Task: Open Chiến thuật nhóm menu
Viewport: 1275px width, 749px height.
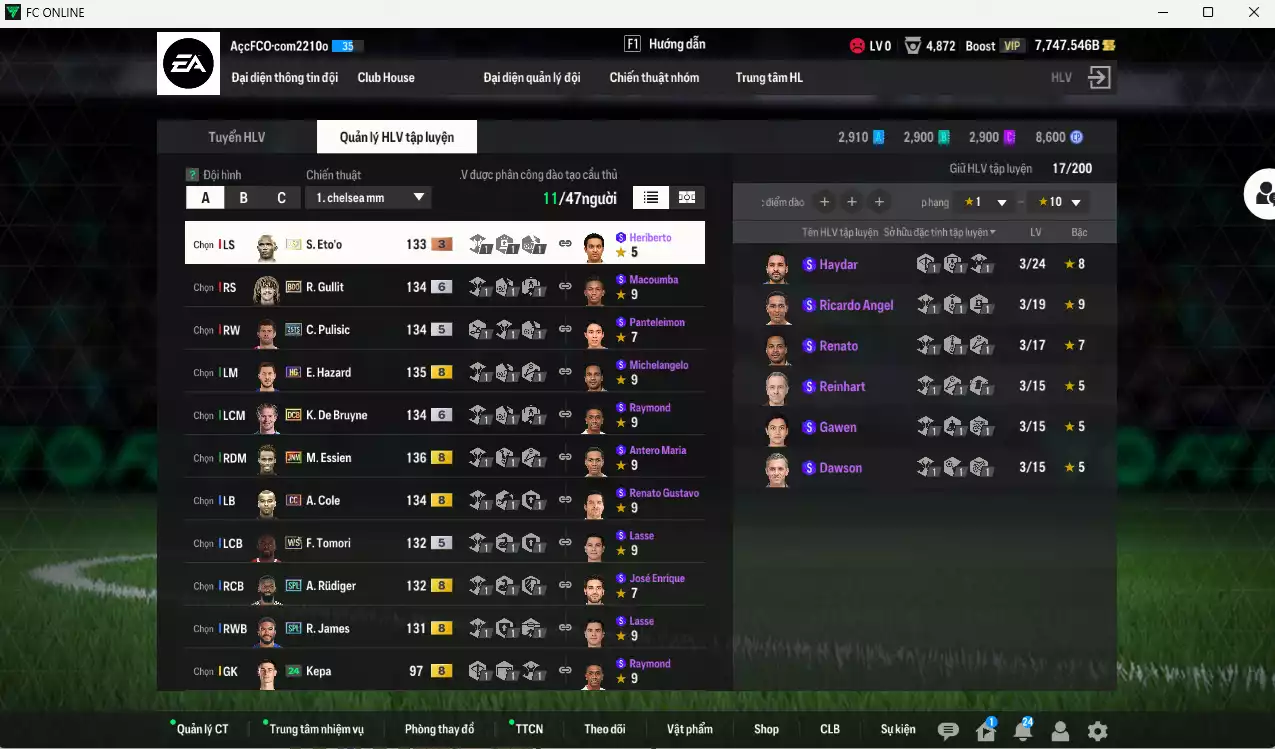Action: point(654,77)
